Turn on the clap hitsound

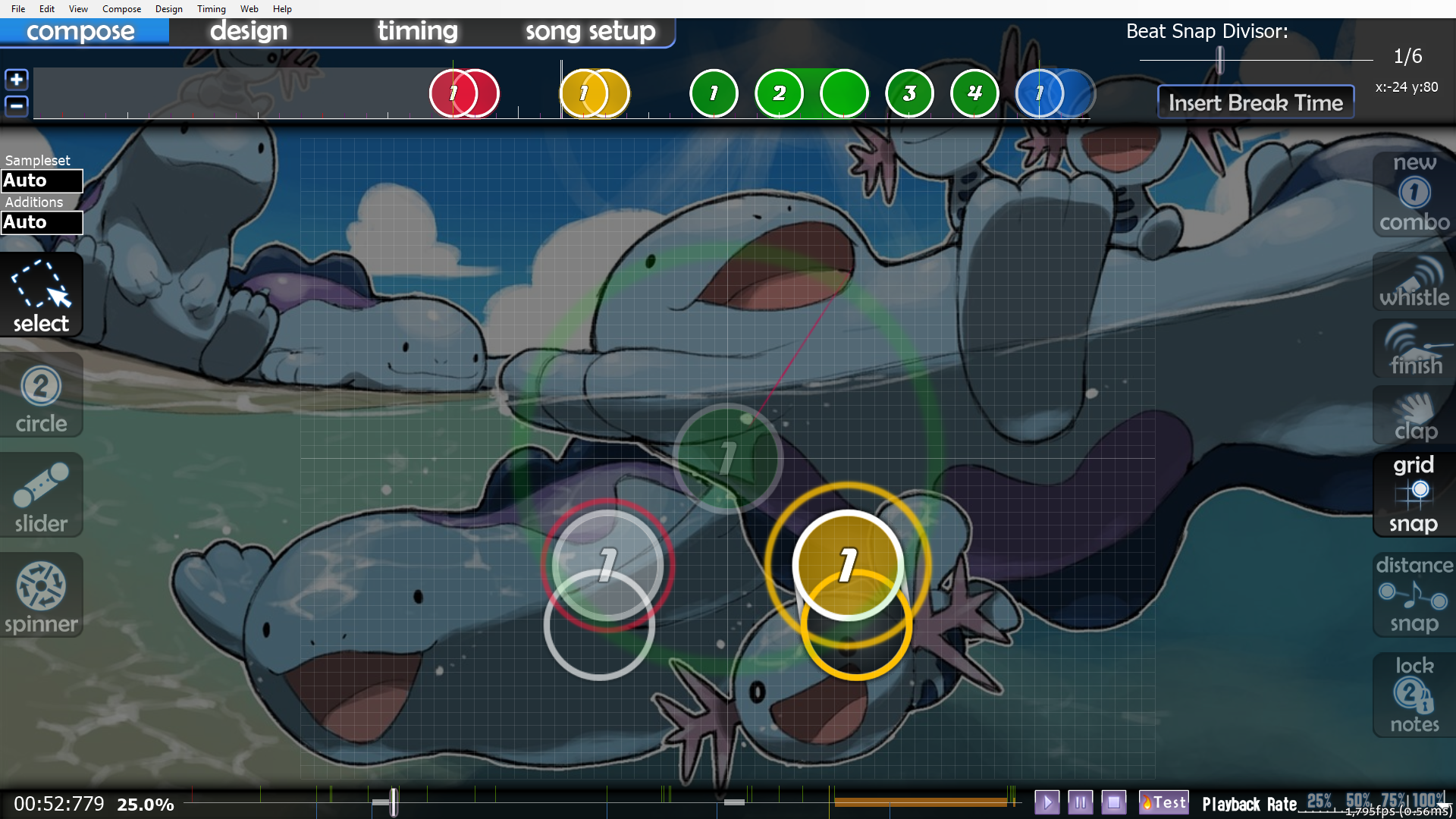[x=1414, y=416]
